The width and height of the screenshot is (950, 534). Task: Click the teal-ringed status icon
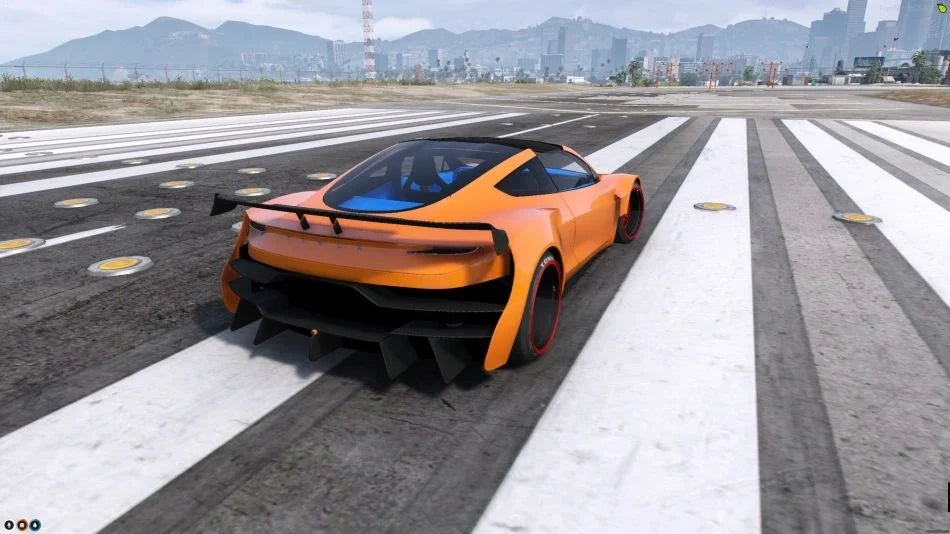[x=35, y=524]
